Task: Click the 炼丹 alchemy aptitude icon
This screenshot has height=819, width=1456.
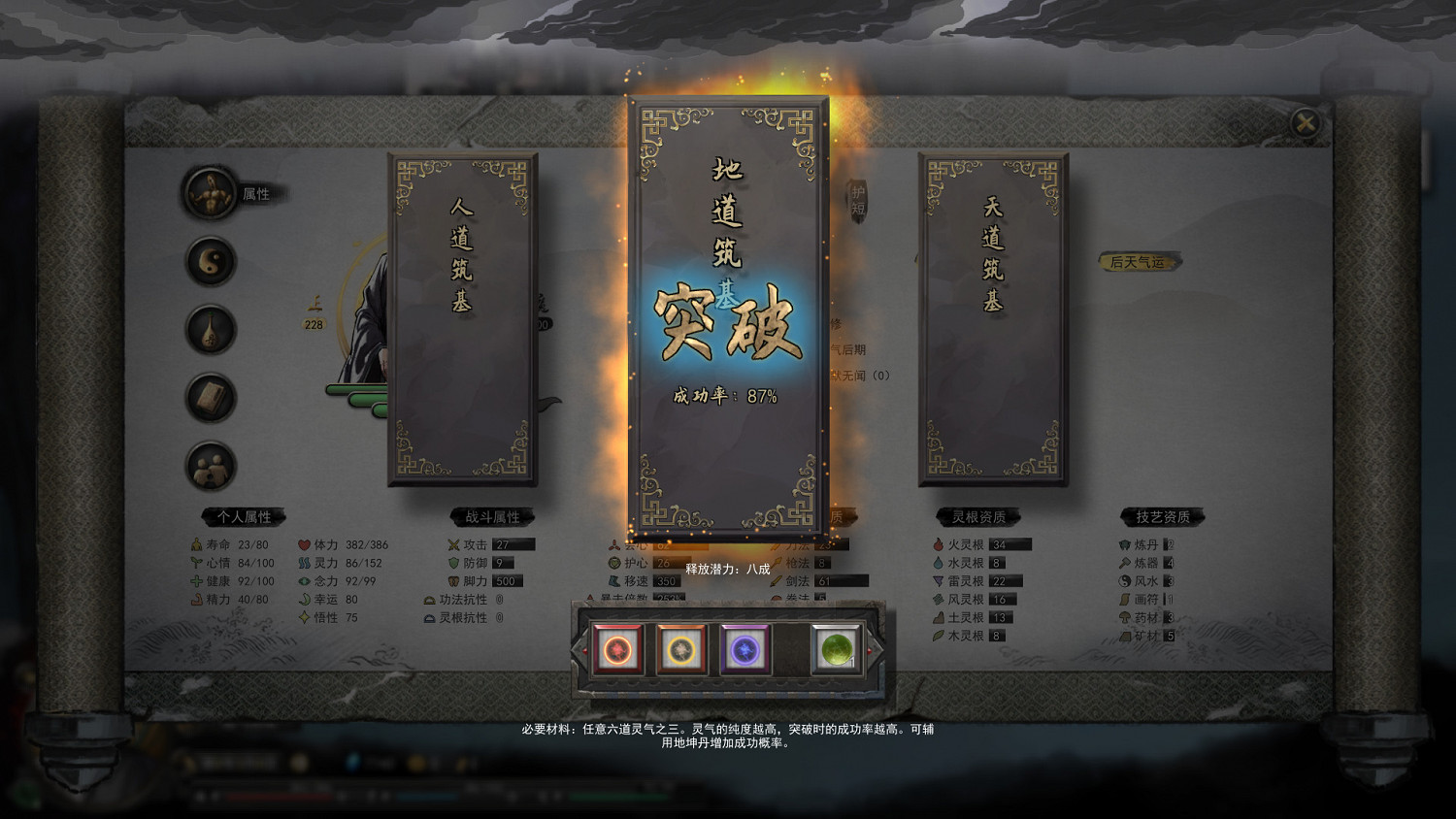Action: [x=1121, y=544]
